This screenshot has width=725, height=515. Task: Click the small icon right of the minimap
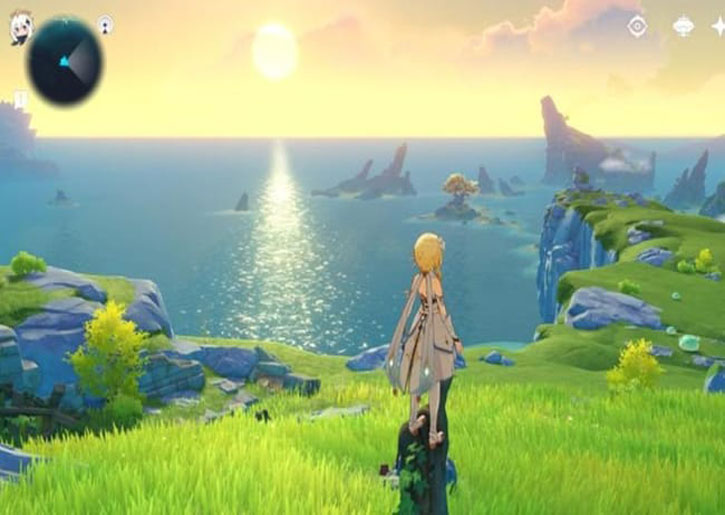(x=105, y=25)
